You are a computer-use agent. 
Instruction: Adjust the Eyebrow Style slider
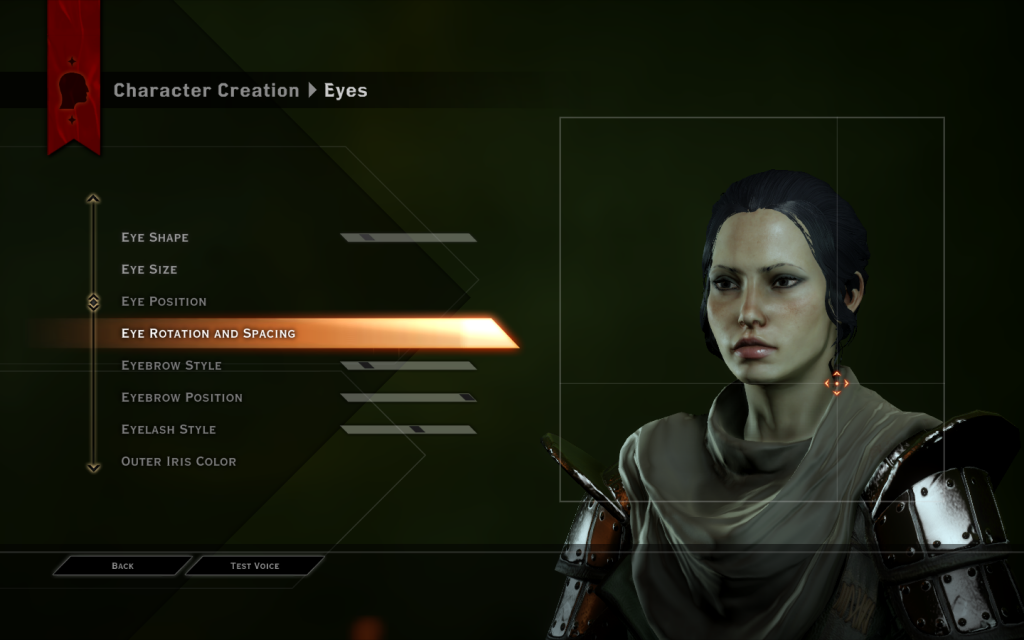[x=408, y=366]
